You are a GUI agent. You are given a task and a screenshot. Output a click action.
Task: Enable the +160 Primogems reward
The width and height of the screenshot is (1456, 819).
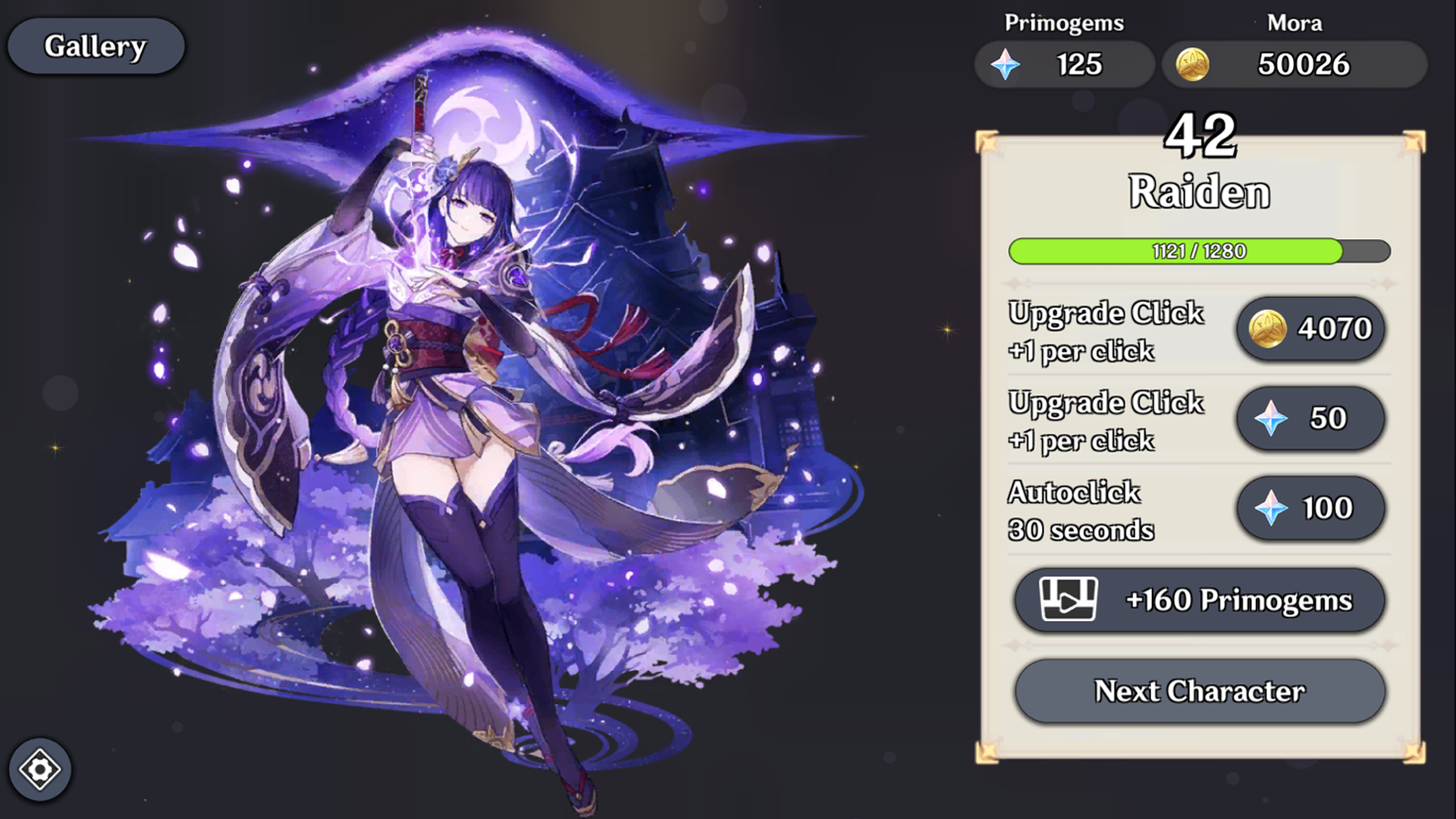click(x=1200, y=599)
